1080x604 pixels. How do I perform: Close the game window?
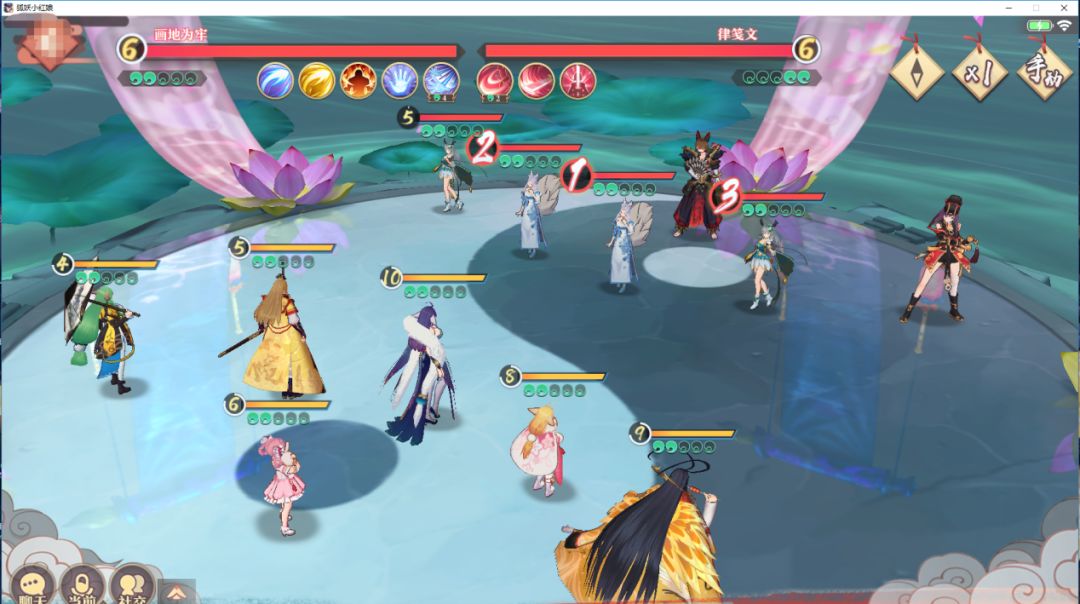(1063, 7)
